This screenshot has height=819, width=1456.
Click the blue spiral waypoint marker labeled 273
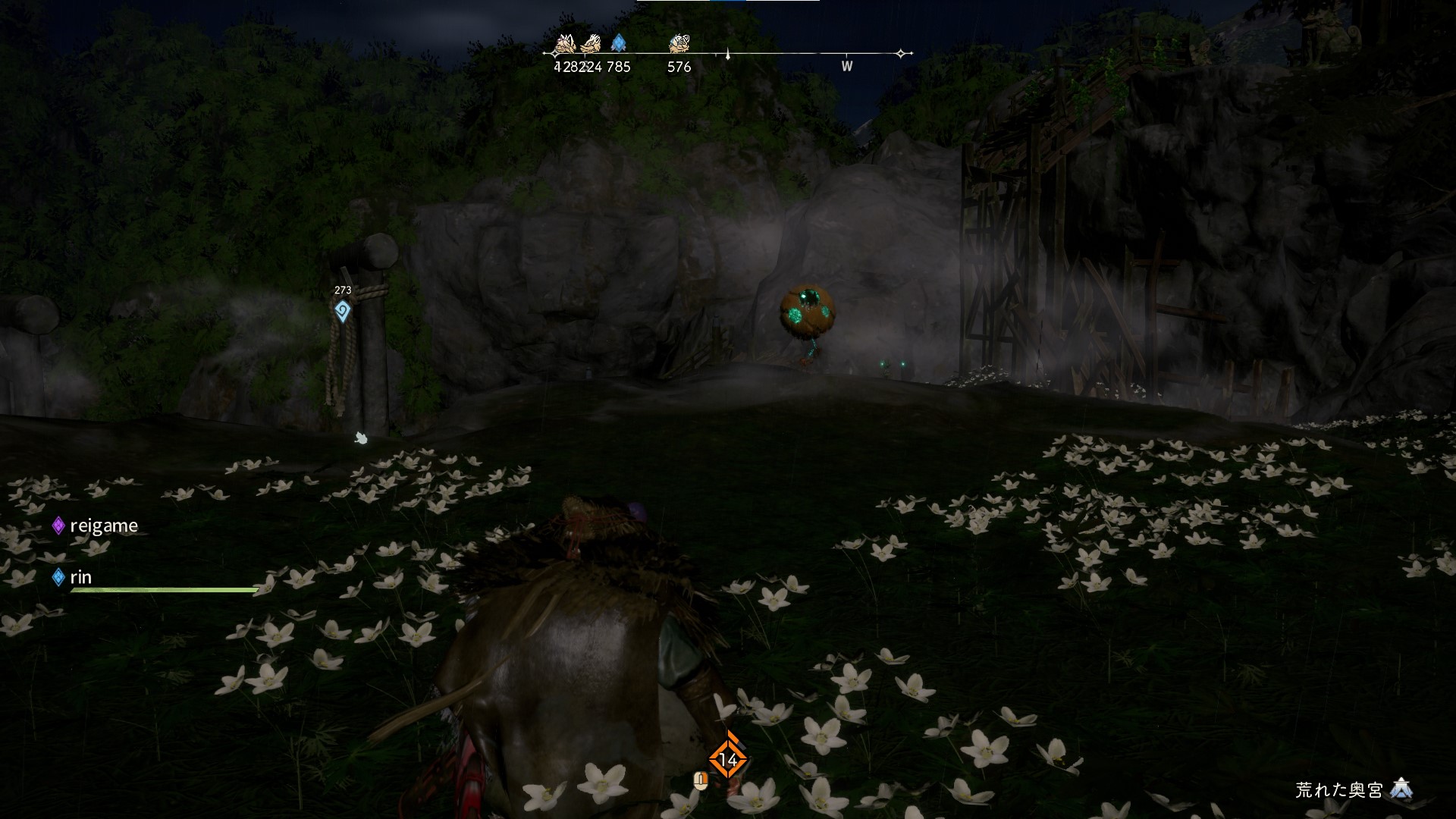(x=343, y=311)
